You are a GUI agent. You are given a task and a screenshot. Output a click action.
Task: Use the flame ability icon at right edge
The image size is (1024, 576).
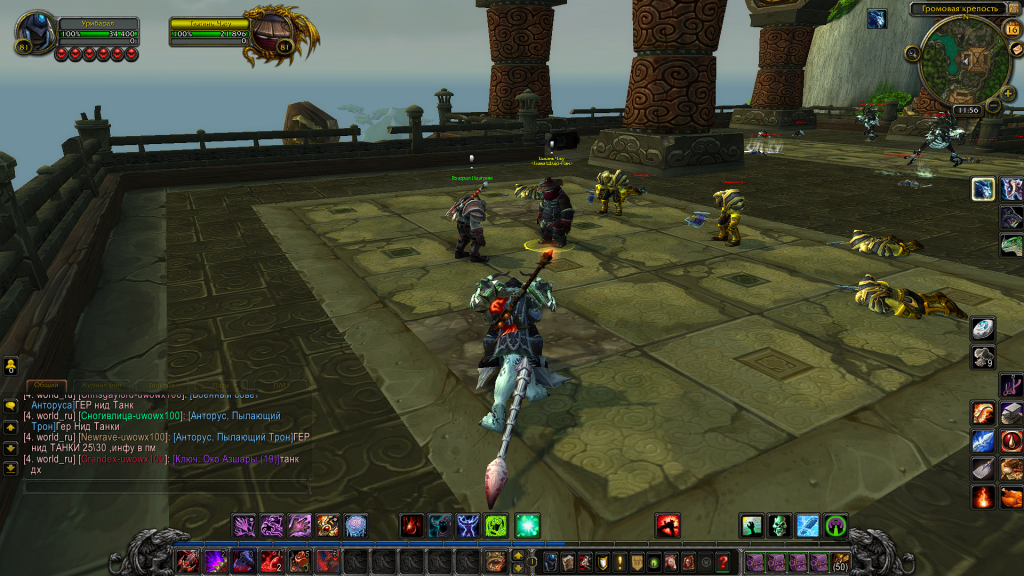(x=983, y=497)
